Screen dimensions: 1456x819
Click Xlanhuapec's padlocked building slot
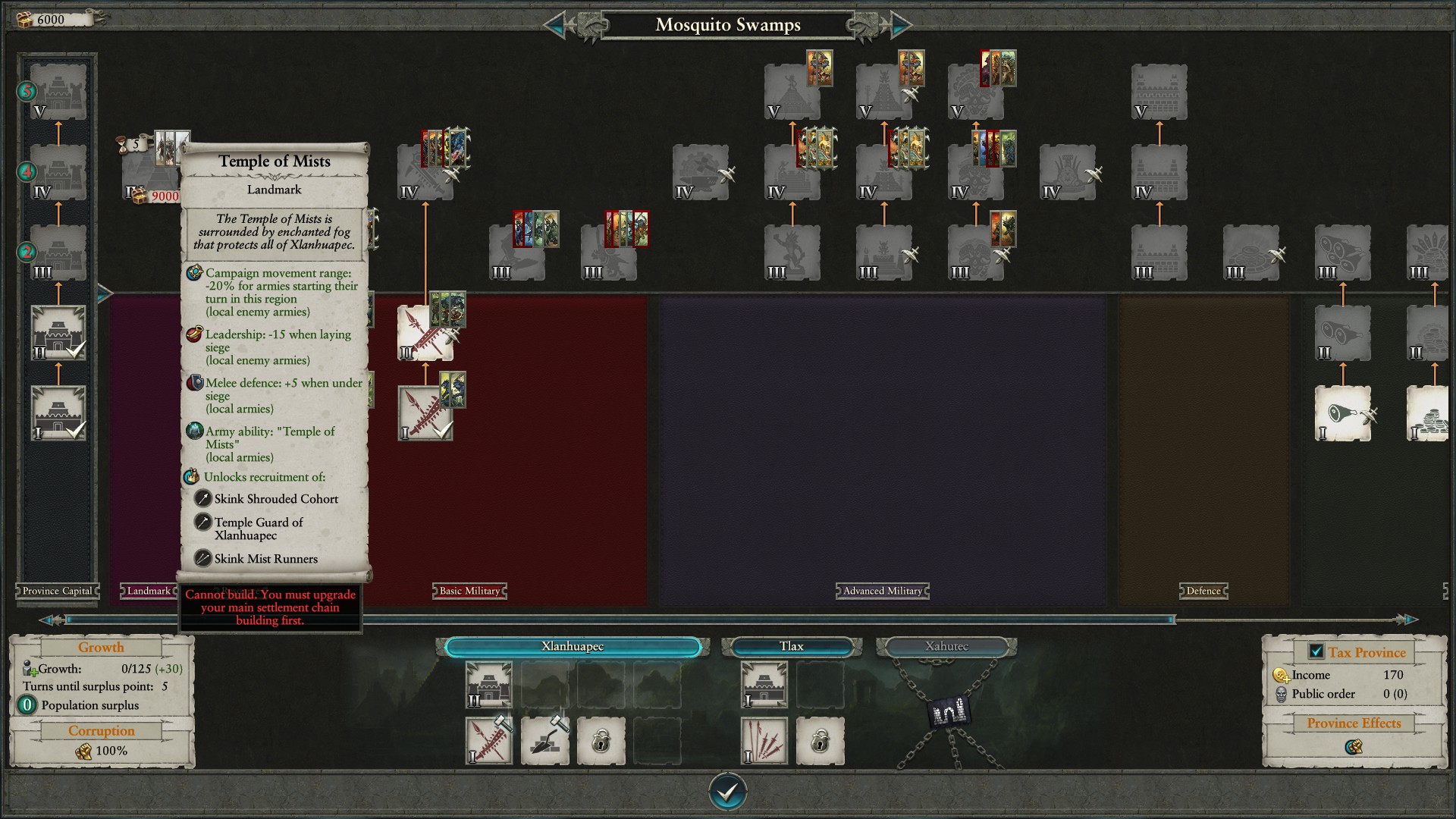click(601, 741)
